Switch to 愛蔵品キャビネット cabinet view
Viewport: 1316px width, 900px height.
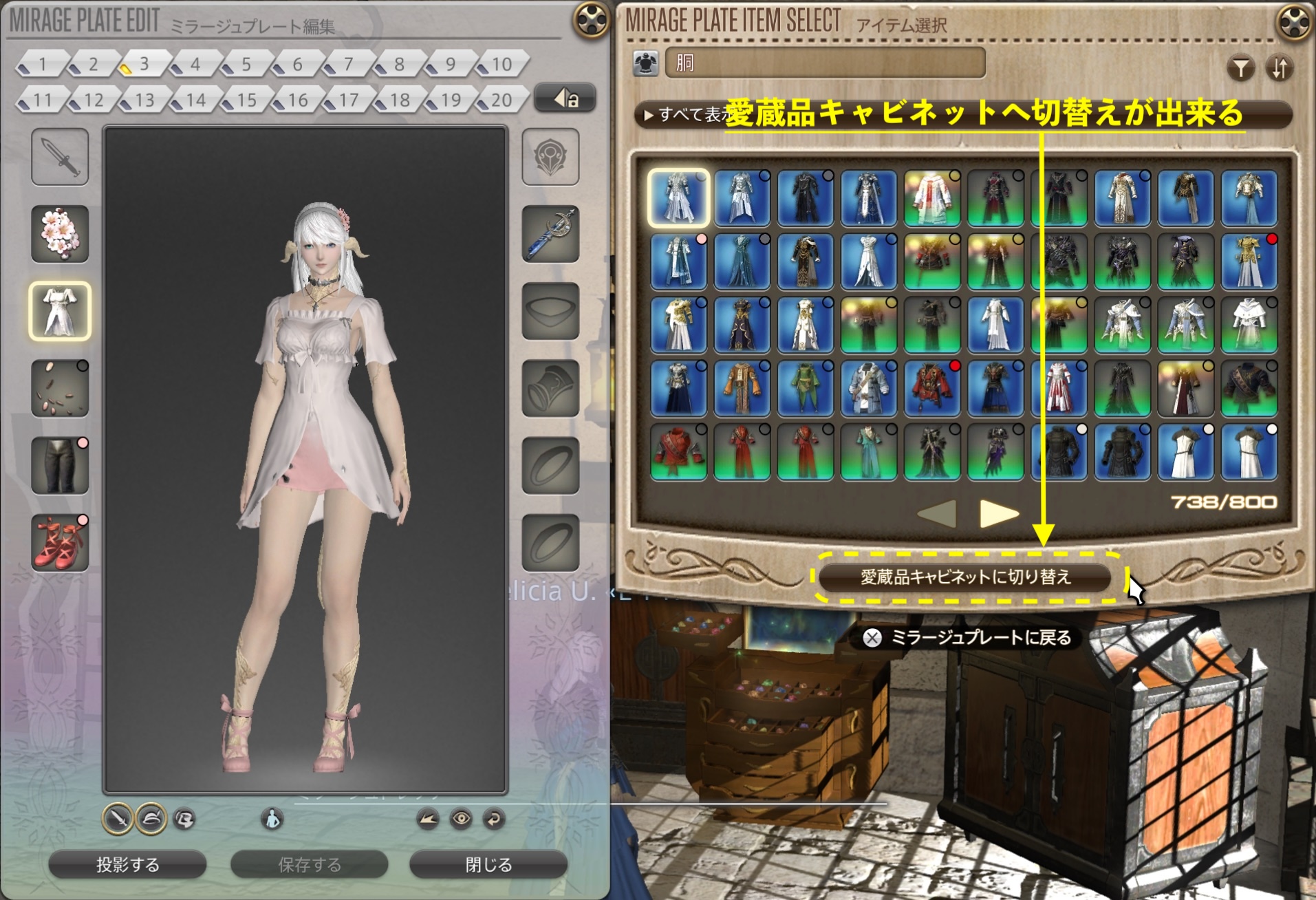pyautogui.click(x=965, y=577)
